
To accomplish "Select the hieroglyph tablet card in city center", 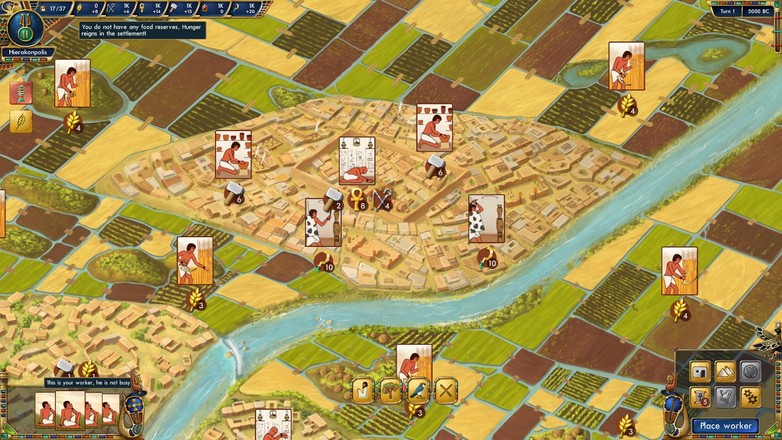I will pyautogui.click(x=357, y=160).
